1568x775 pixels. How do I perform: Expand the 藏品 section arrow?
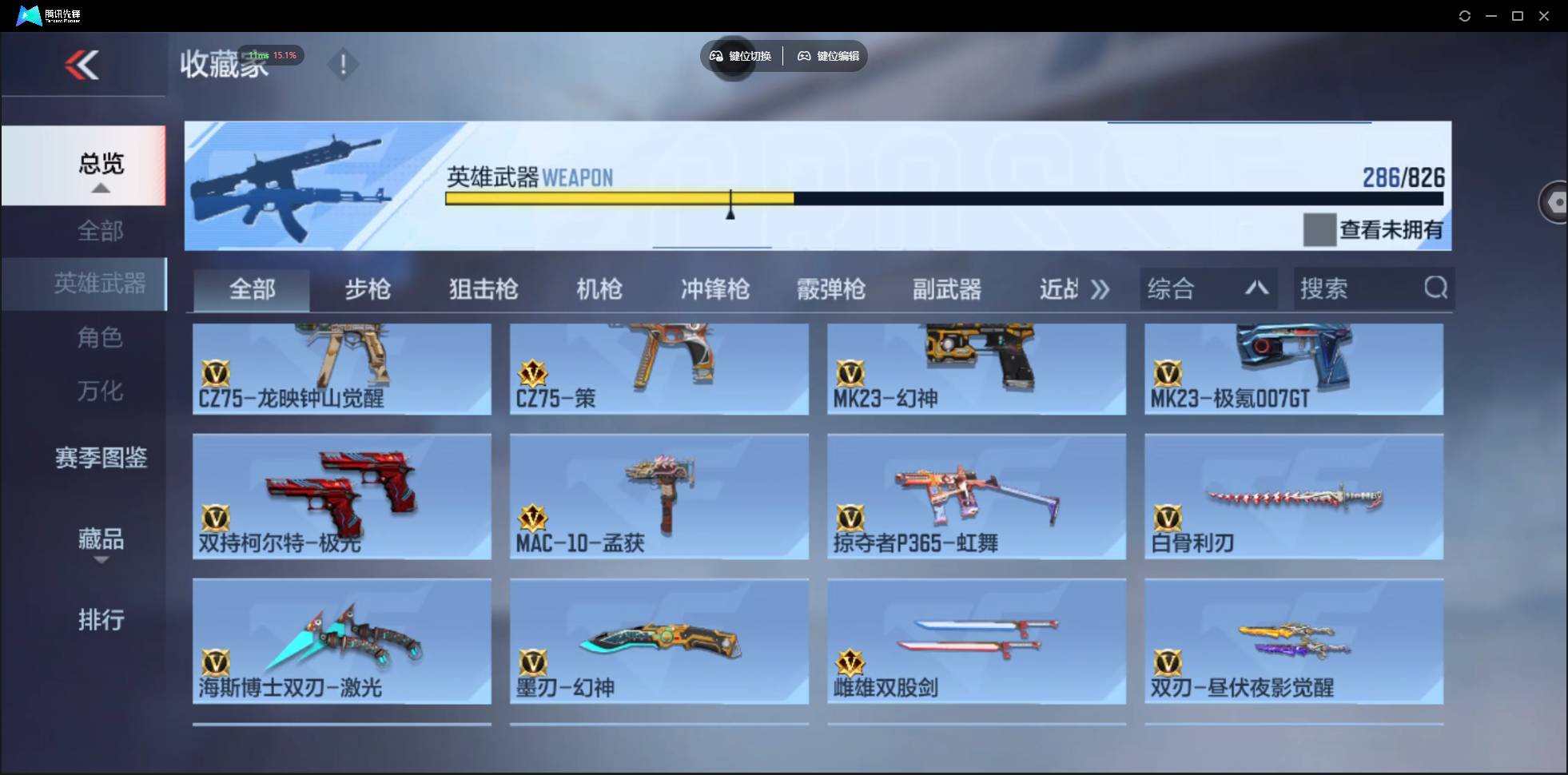pos(101,561)
